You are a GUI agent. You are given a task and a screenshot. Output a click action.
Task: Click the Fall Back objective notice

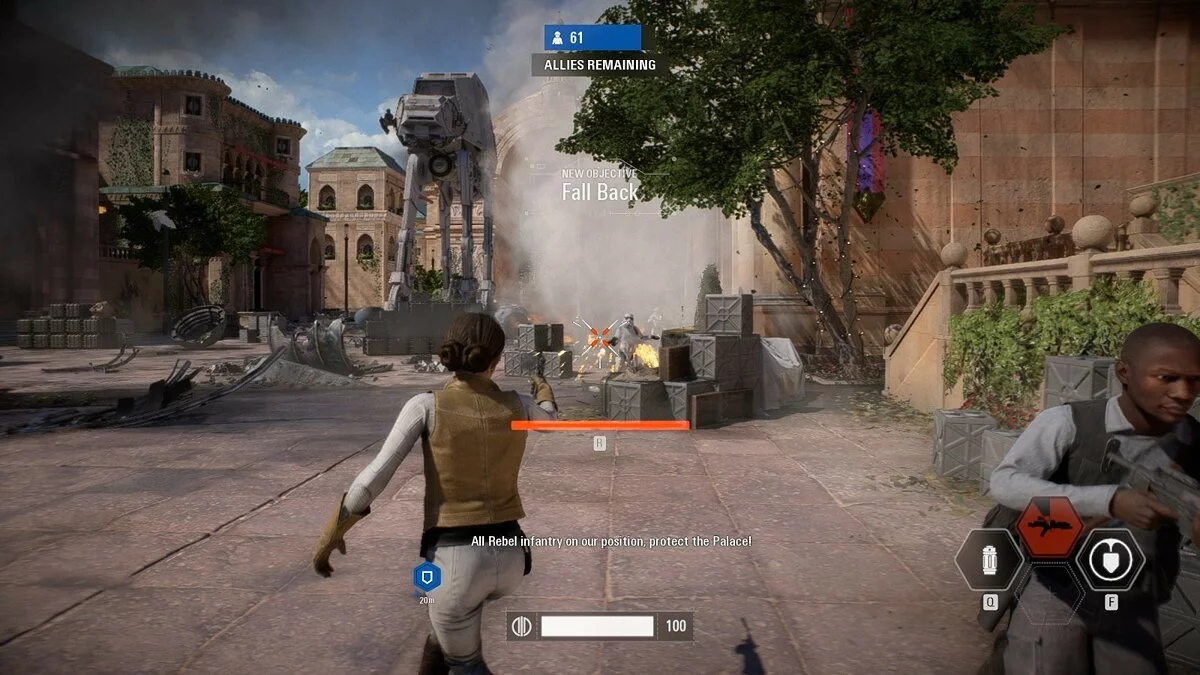[600, 192]
